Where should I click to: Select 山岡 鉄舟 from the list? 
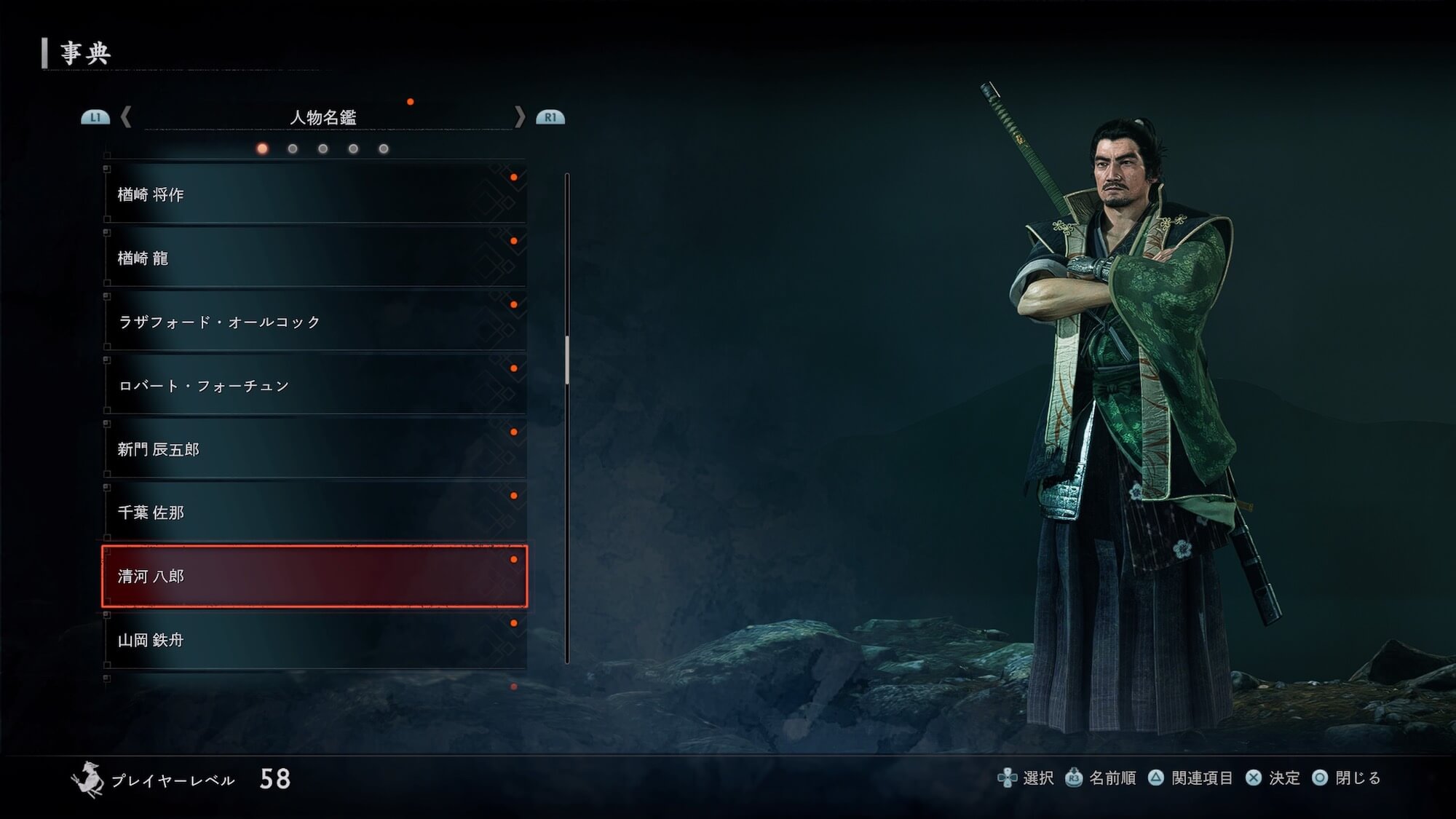pos(314,640)
